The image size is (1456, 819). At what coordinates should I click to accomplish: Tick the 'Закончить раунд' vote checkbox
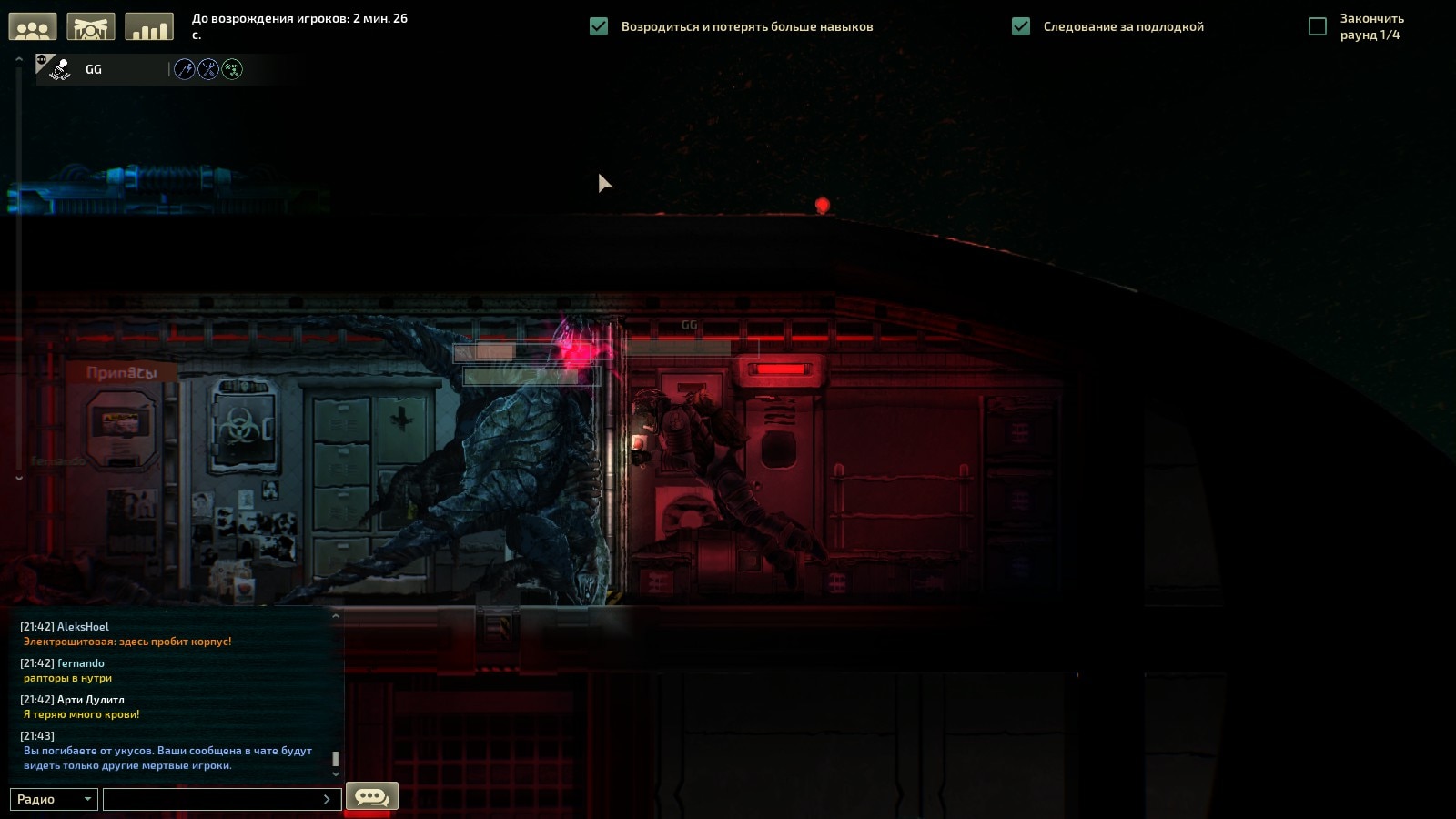[x=1318, y=26]
